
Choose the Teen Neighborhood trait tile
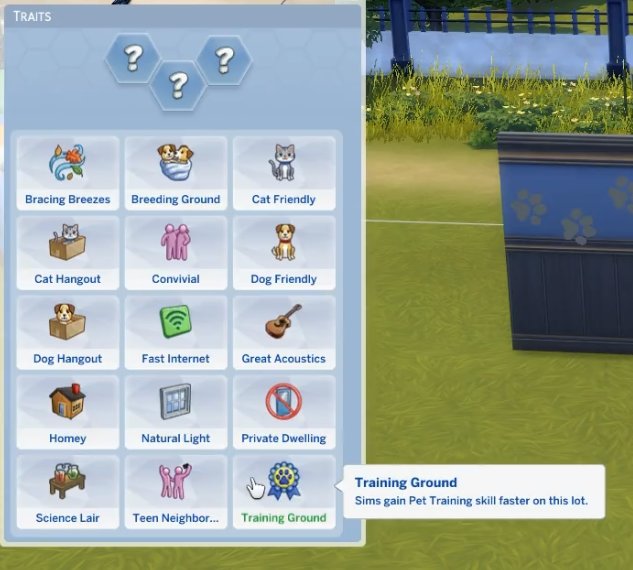(x=175, y=492)
